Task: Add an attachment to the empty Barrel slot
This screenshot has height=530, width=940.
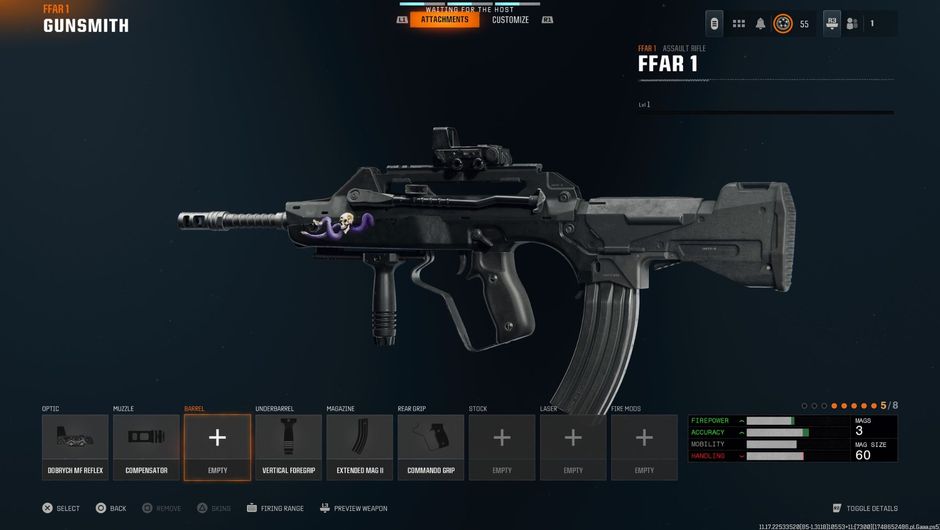Action: tap(217, 447)
